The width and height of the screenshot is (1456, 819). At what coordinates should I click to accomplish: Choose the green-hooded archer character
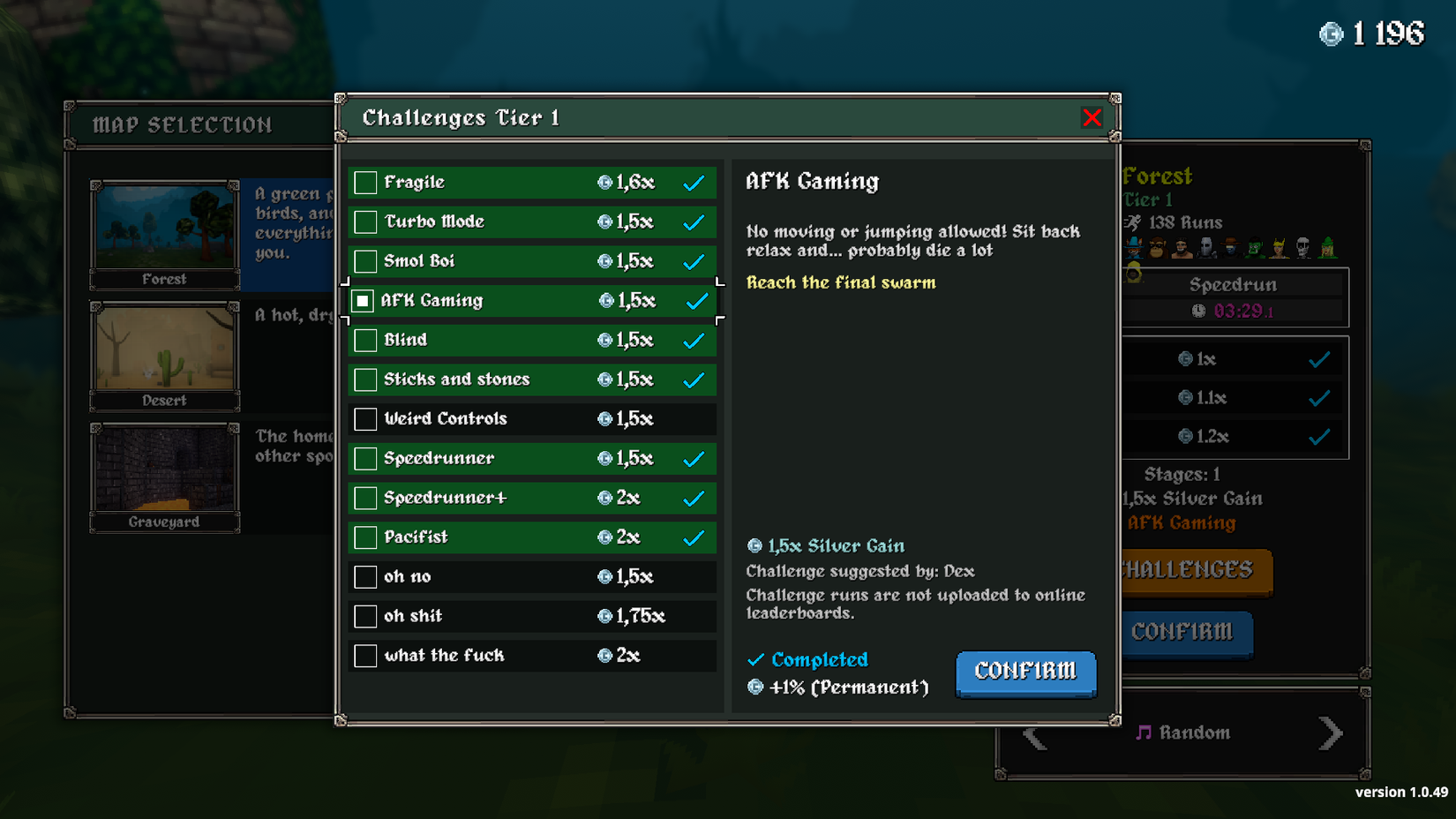pos(1326,248)
